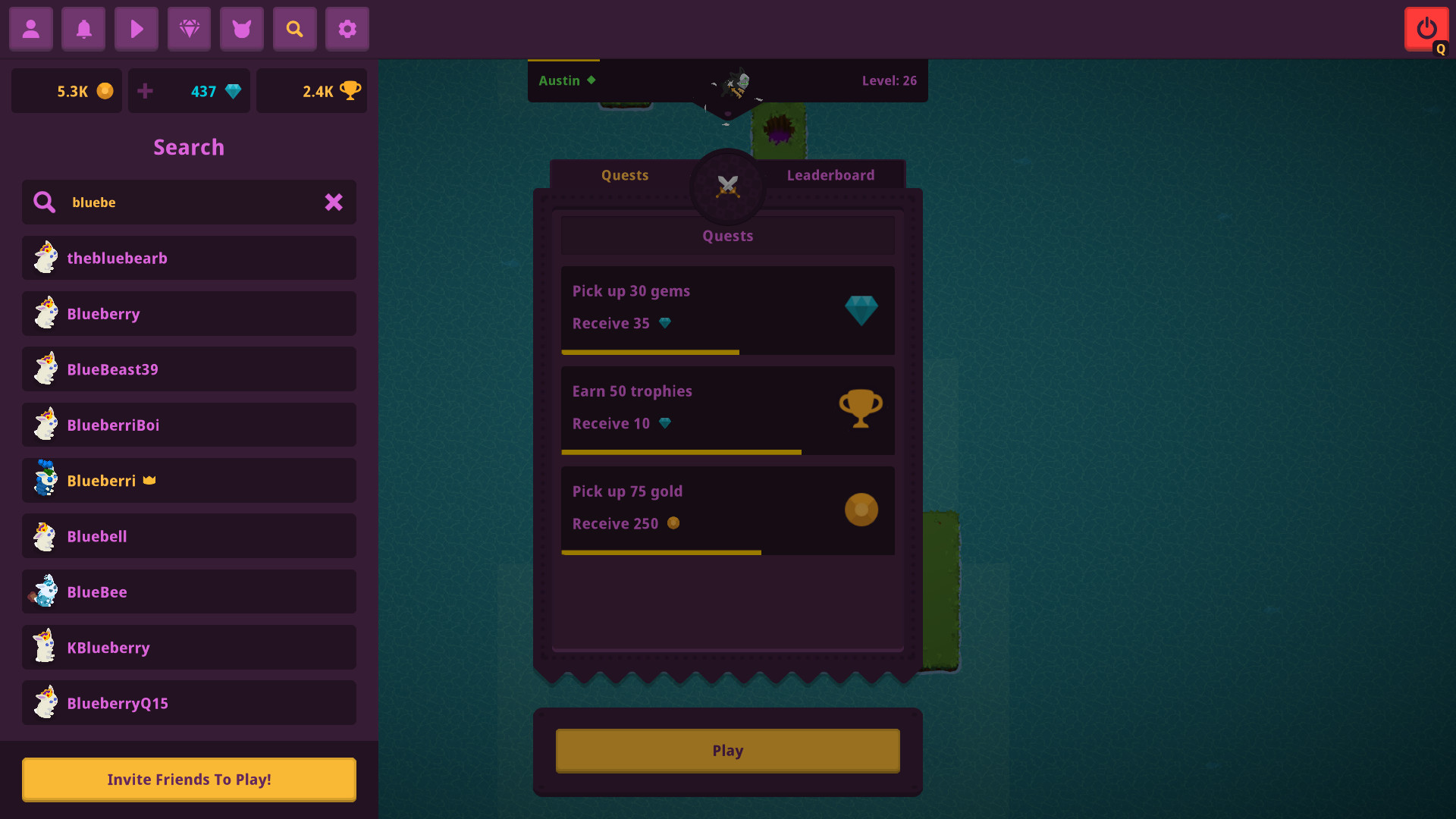This screenshot has height=819, width=1456.
Task: Open the player profile icon
Action: coord(30,29)
